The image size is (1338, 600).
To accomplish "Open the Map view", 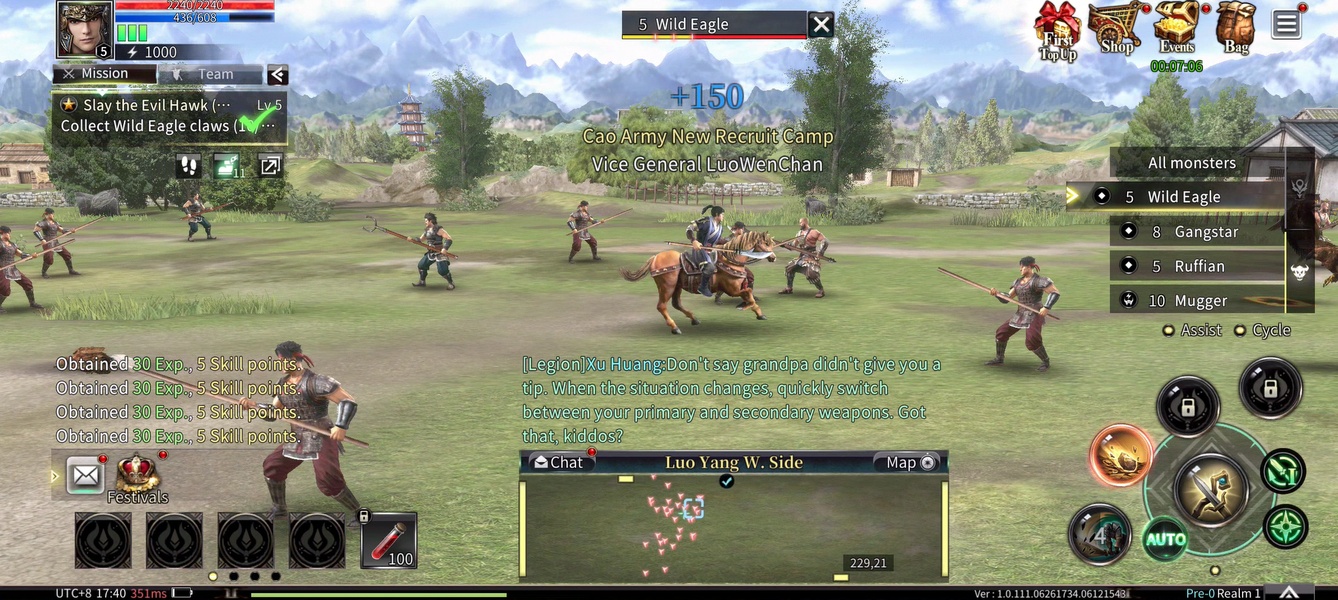I will pos(909,462).
